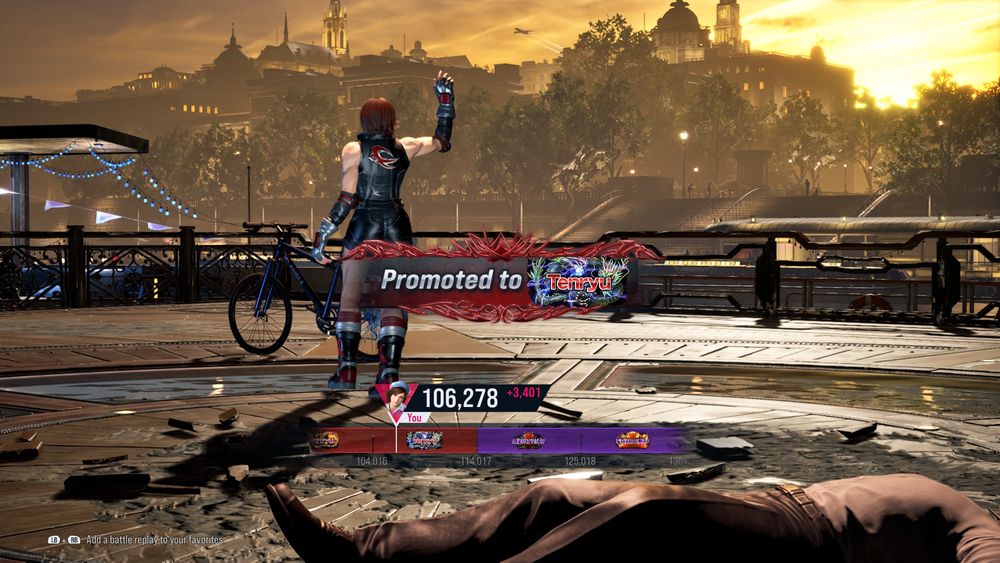Choose the Flame Ruler emblem on the progress bar
Viewport: 1000px width, 563px height.
click(x=632, y=440)
